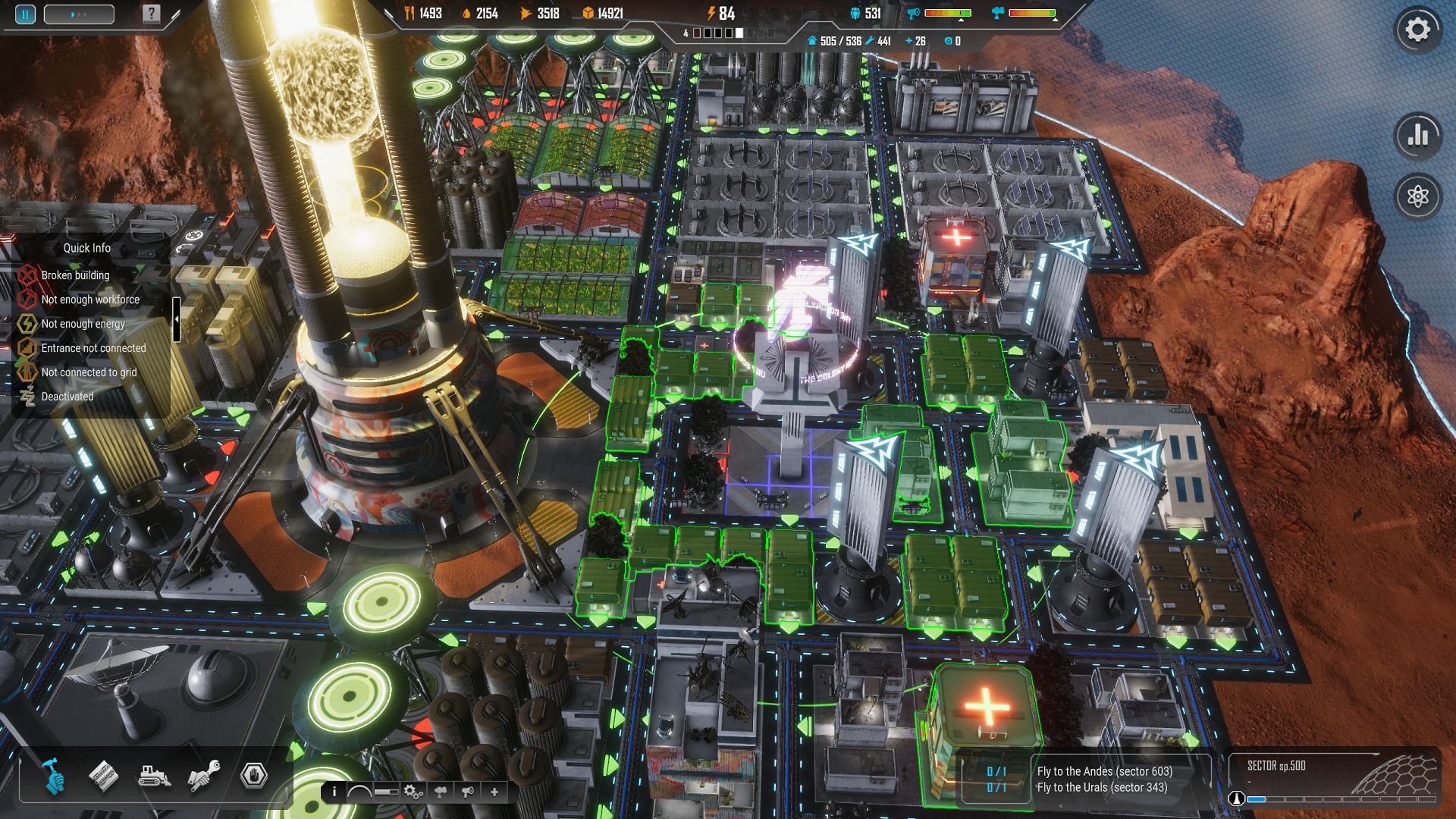The width and height of the screenshot is (1456, 819).
Task: Select Not enough workforce in Quick Info
Action: click(x=90, y=300)
